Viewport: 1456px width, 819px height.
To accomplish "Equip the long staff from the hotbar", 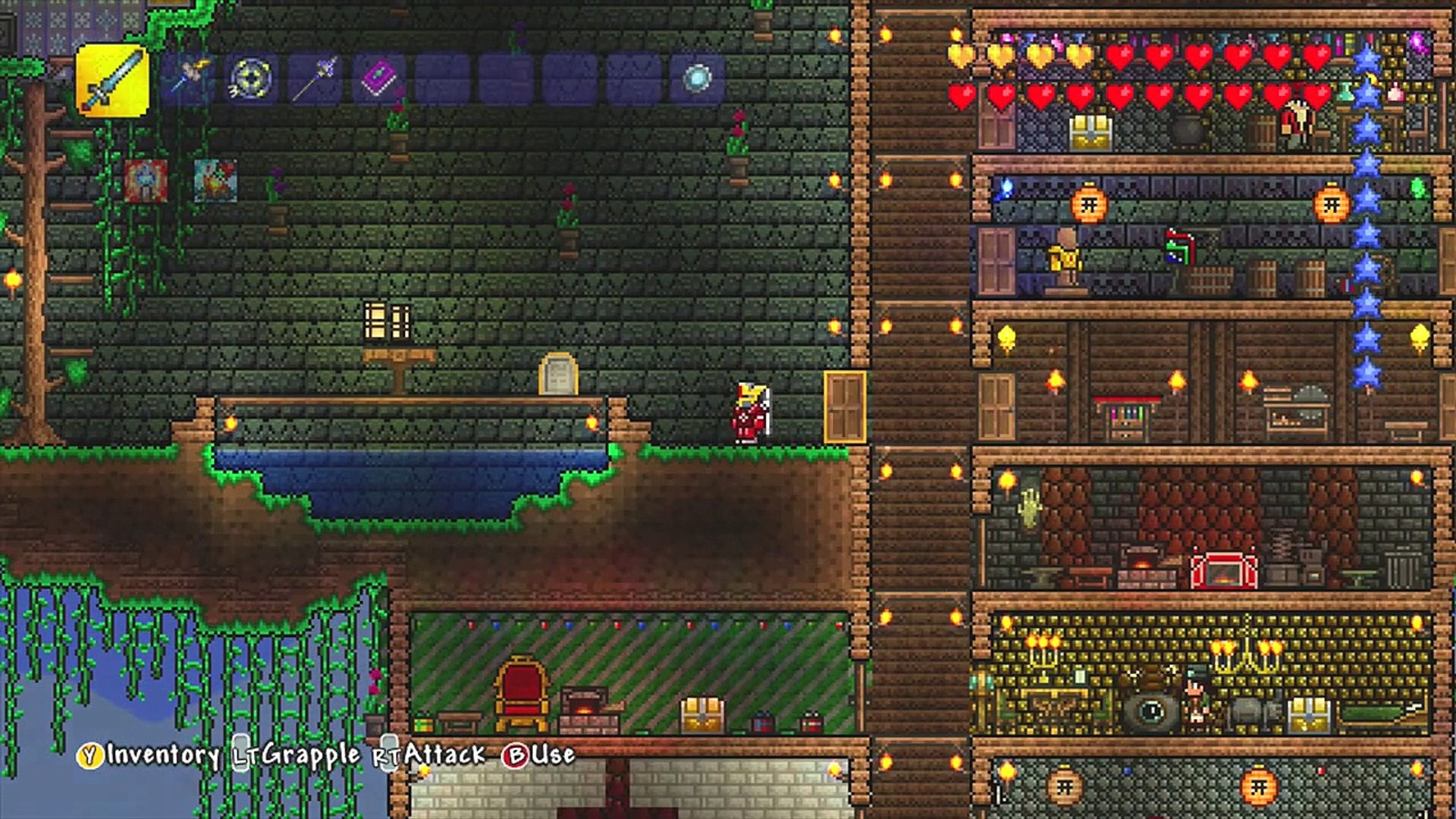I will point(315,79).
